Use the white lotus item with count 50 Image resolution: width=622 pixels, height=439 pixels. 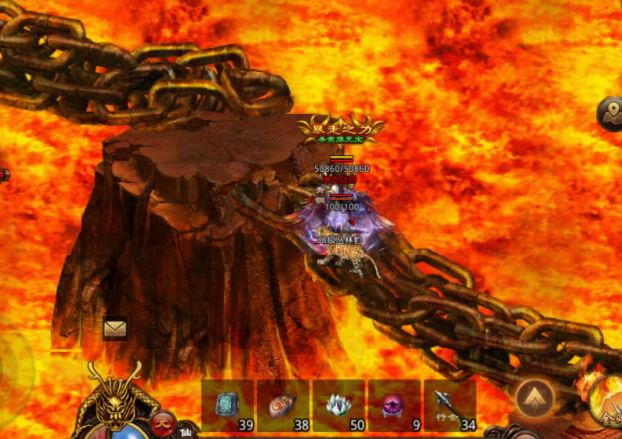pos(339,405)
